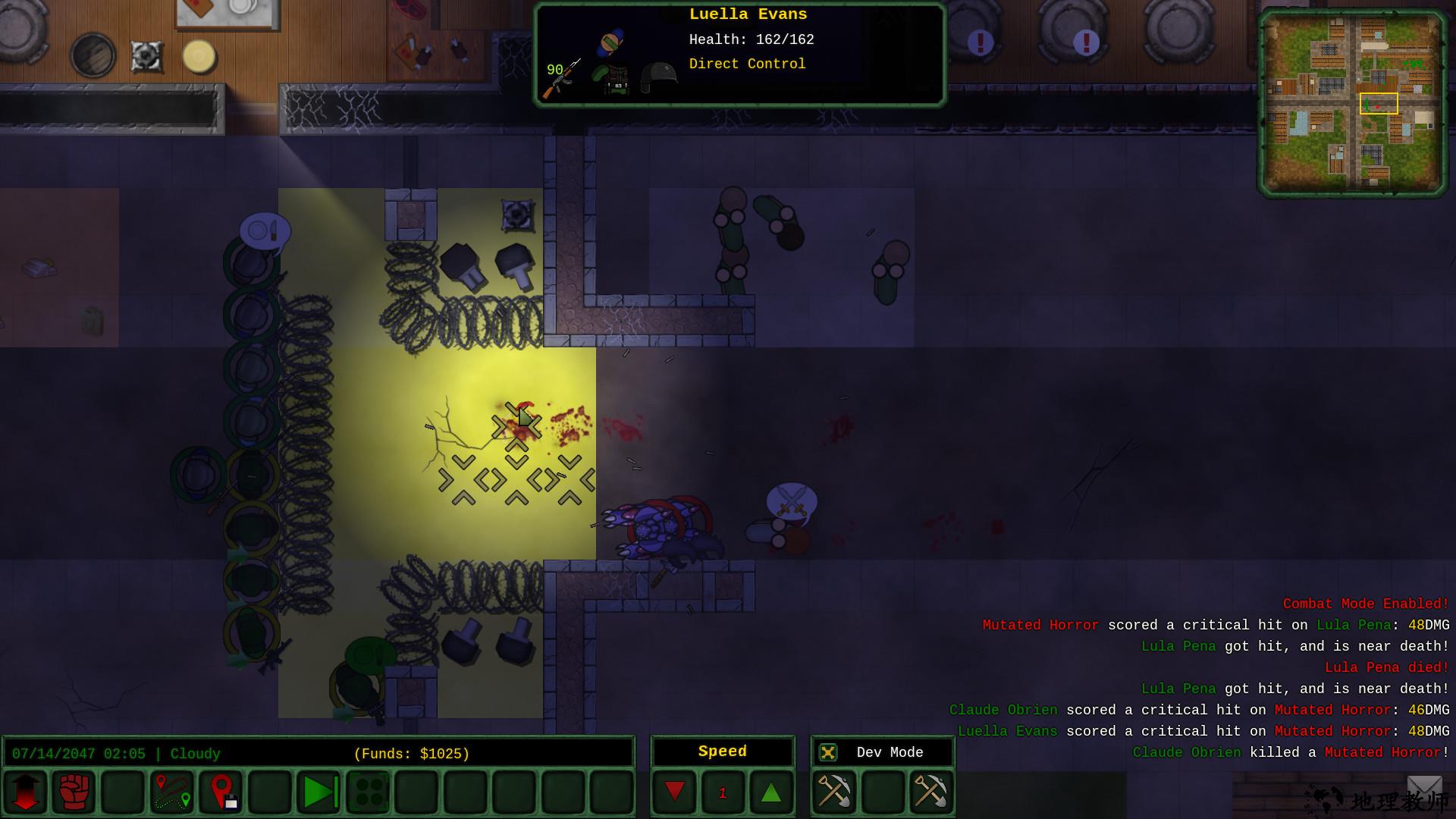This screenshot has height=819, width=1456.
Task: Select the patrol route waypoints button
Action: tap(172, 792)
